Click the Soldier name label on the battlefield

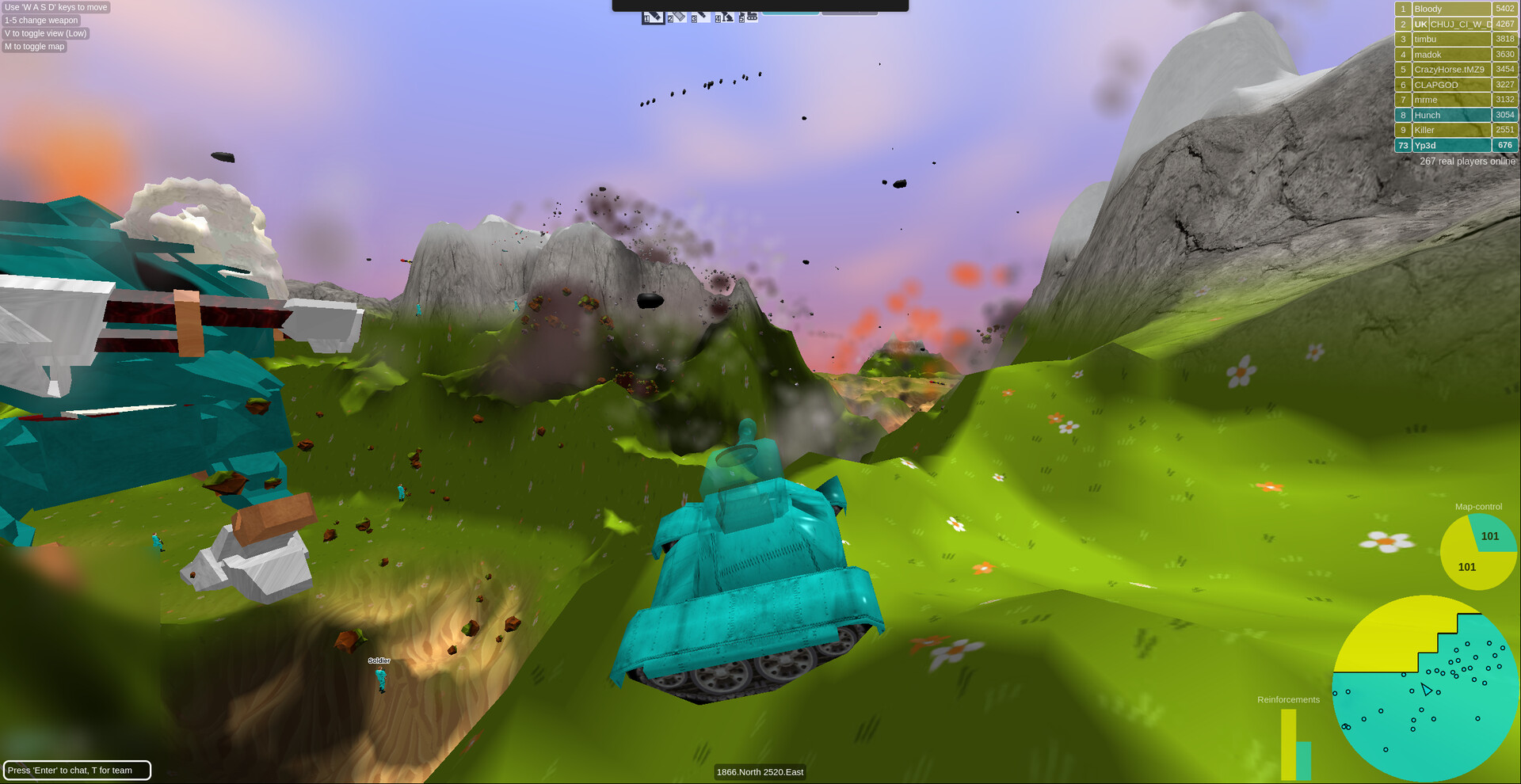coord(379,660)
